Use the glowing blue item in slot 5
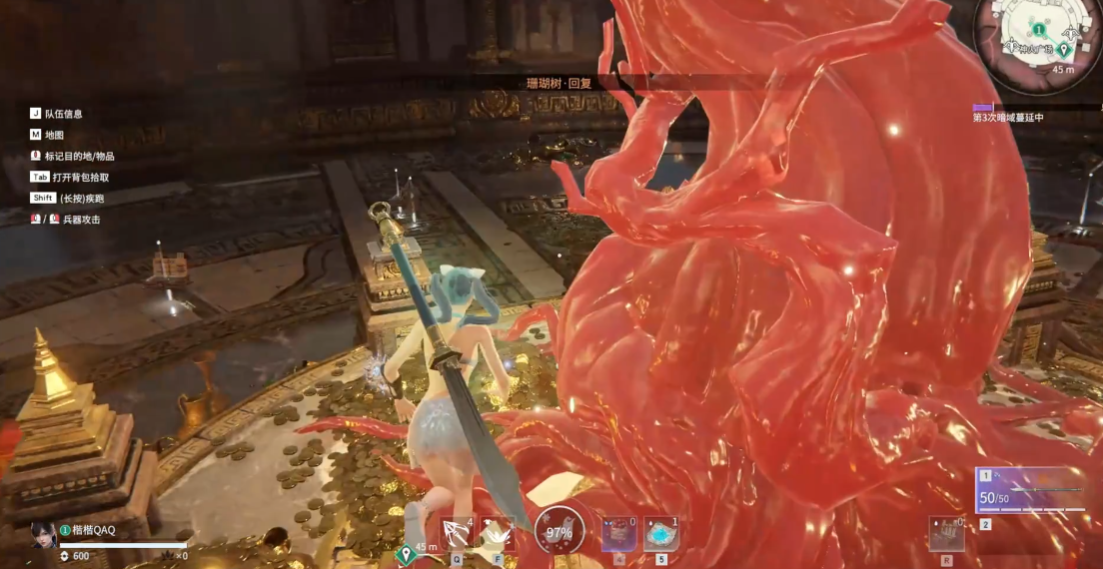This screenshot has width=1103, height=569. point(660,535)
